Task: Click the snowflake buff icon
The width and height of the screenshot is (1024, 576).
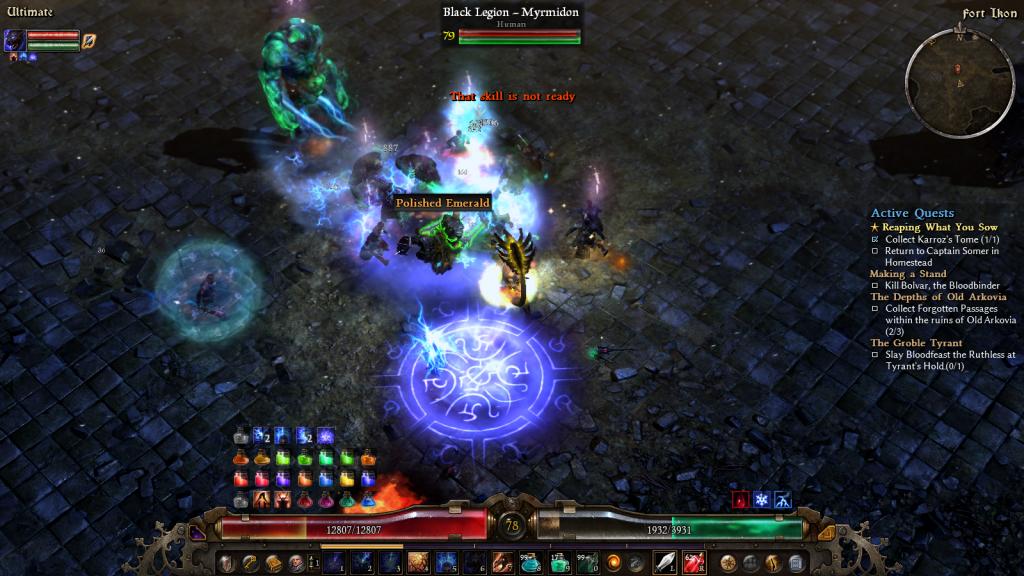Action: (x=762, y=499)
